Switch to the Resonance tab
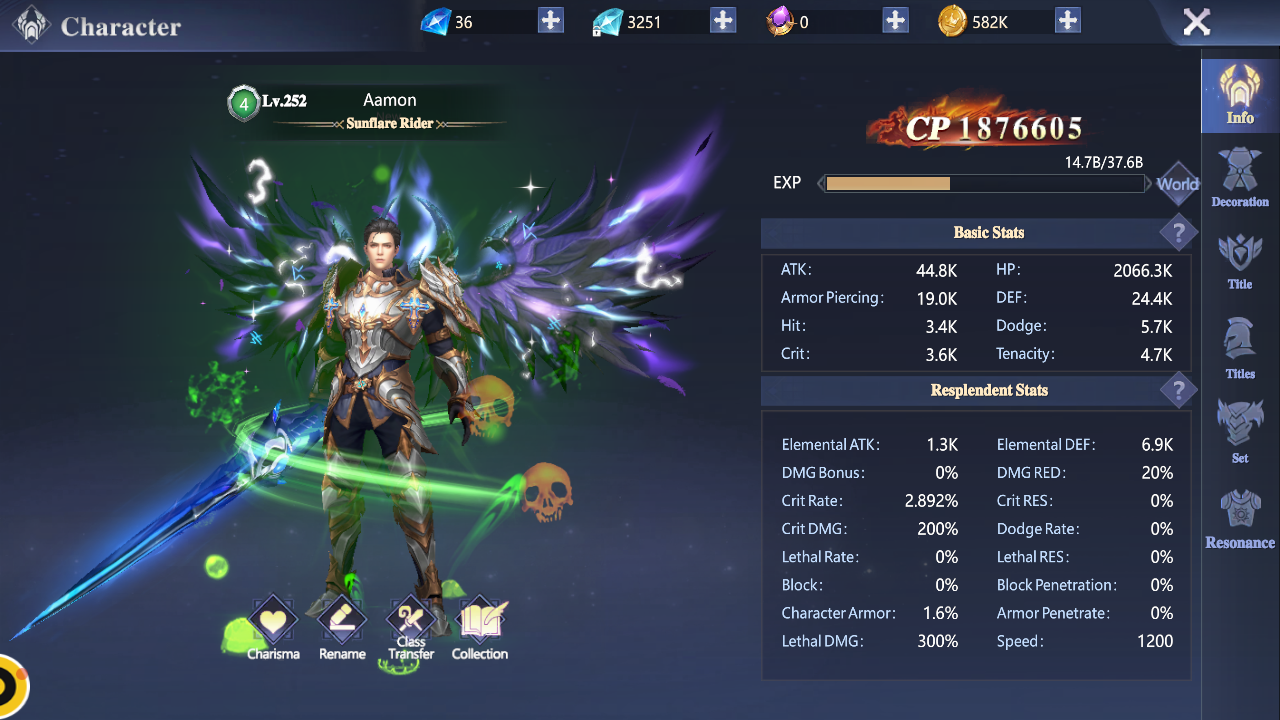The height and width of the screenshot is (720, 1280). [1240, 520]
